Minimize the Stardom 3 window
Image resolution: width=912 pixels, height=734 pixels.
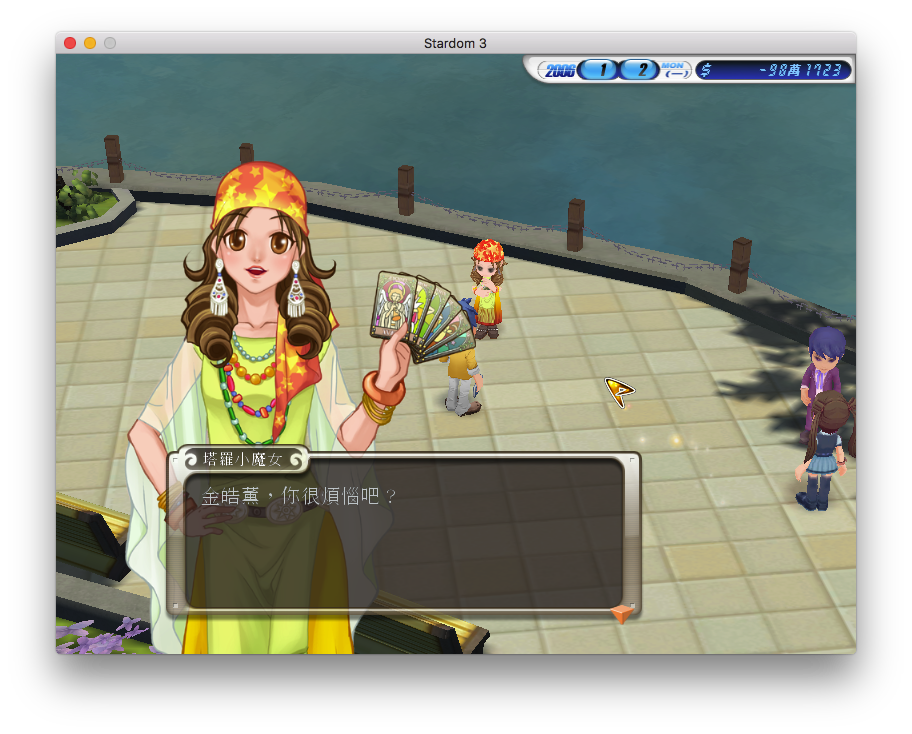pyautogui.click(x=90, y=43)
